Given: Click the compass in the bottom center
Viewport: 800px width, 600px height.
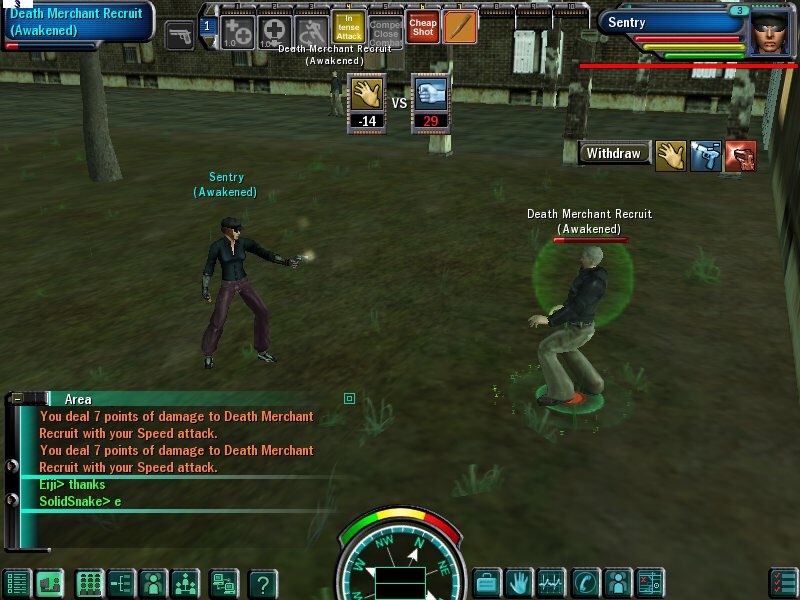Looking at the screenshot, I should coord(400,560).
